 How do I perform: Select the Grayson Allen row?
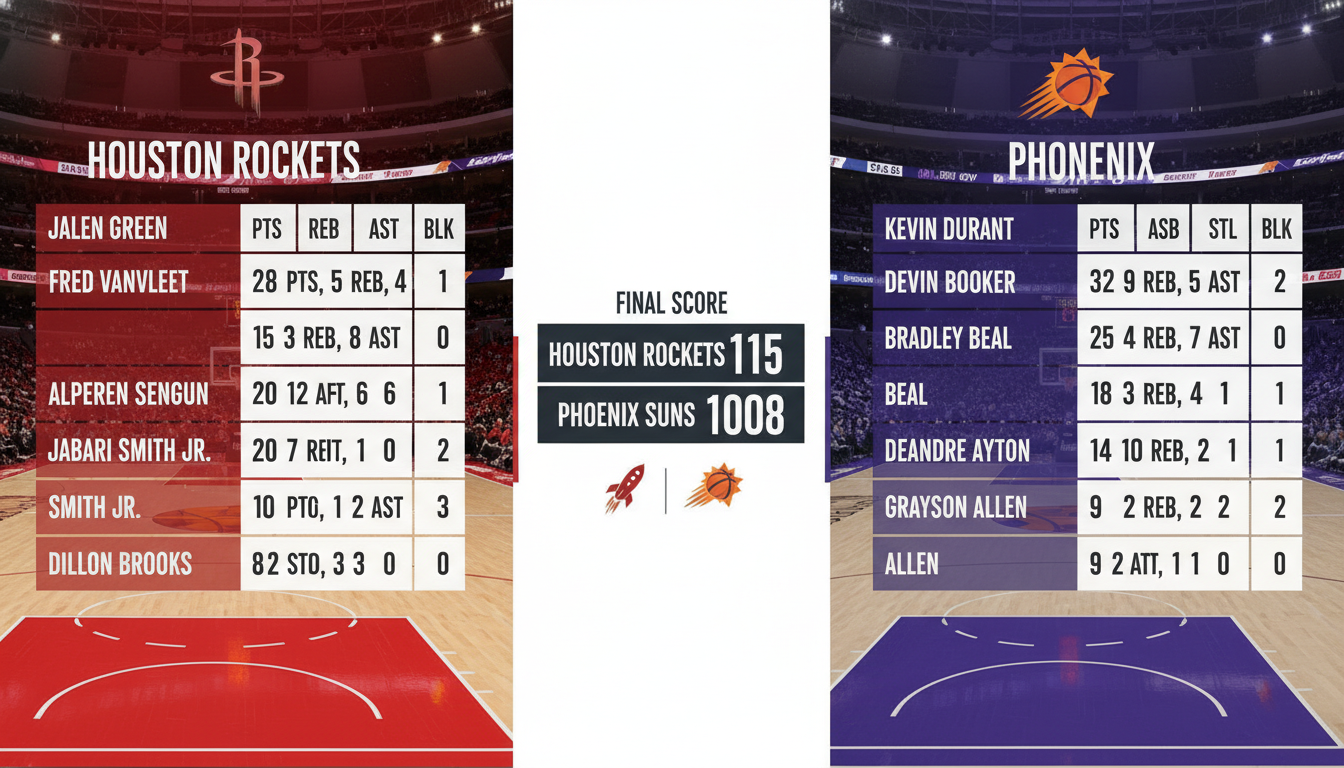(x=955, y=507)
